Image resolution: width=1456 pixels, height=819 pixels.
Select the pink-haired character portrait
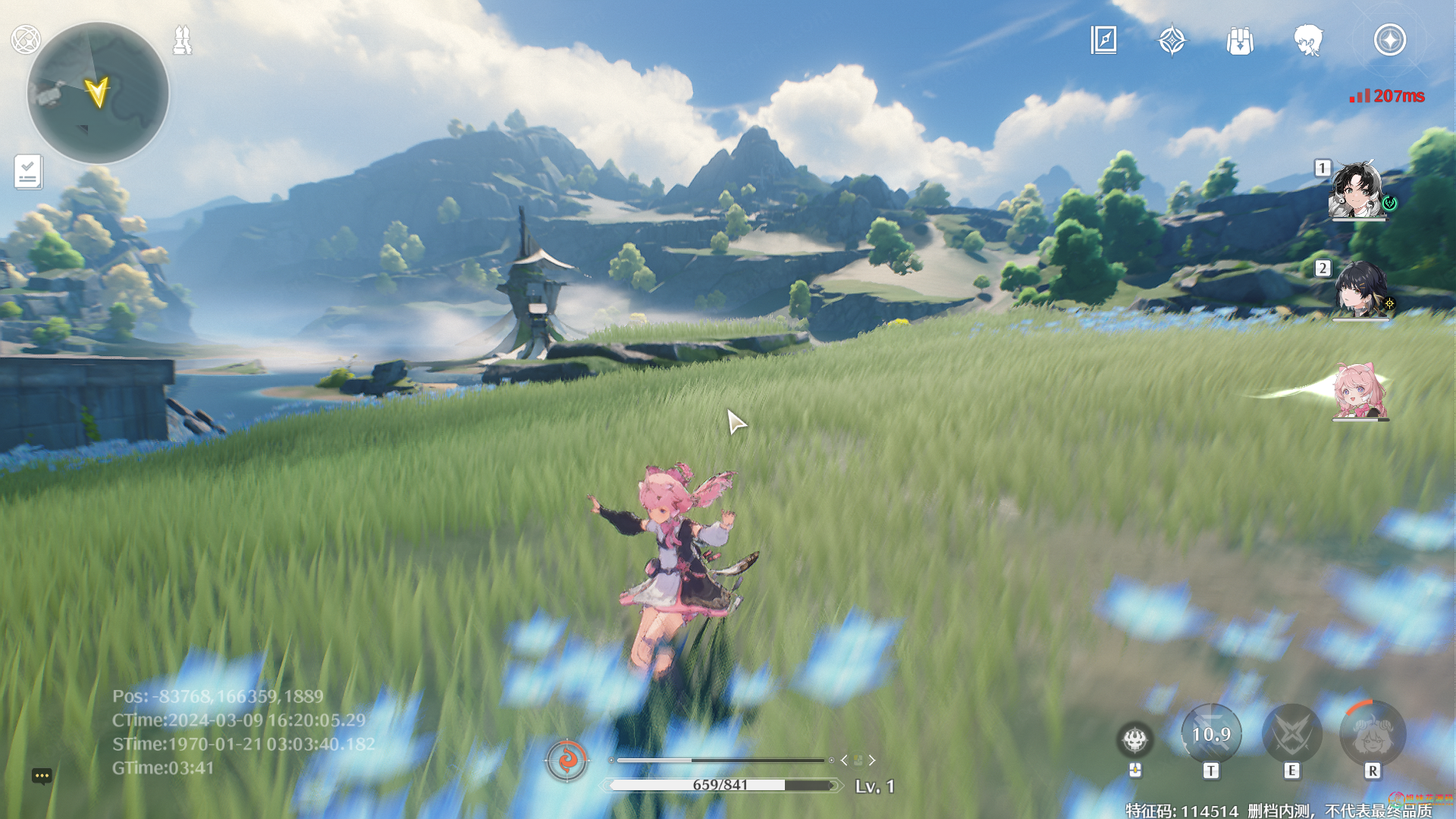1359,391
